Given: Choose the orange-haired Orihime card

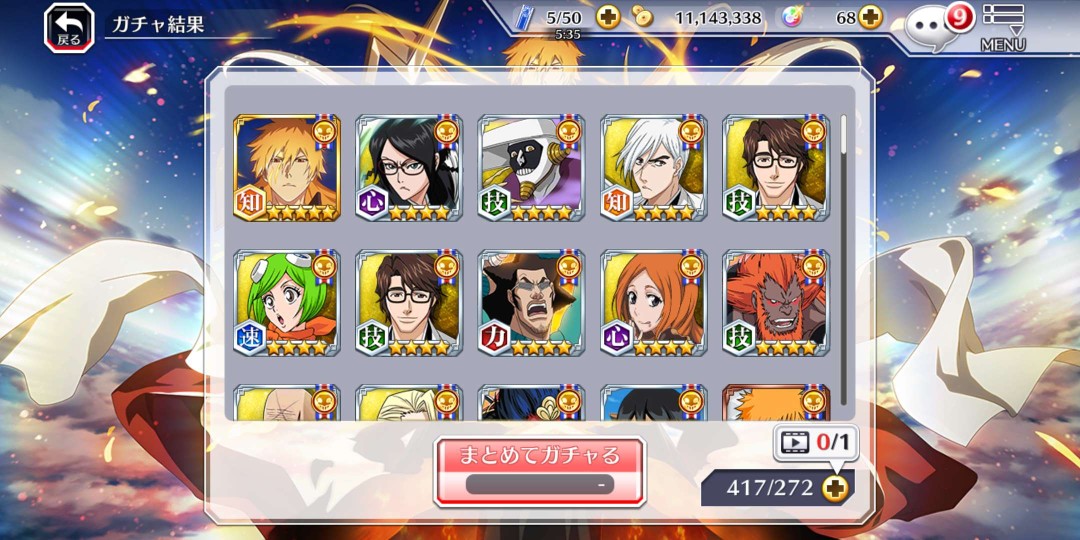Looking at the screenshot, I should pos(653,303).
